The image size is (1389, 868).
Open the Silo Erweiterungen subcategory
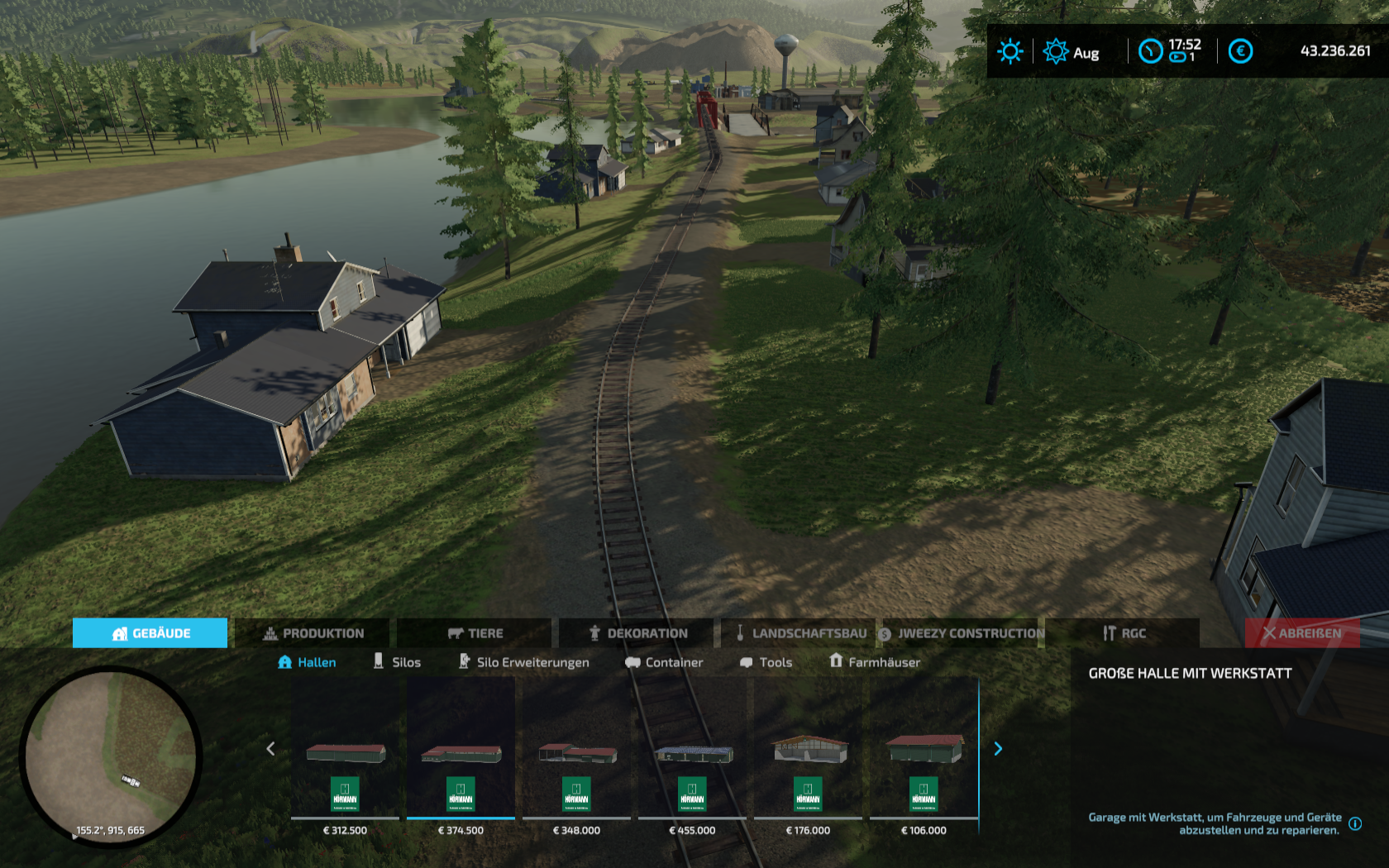[524, 662]
